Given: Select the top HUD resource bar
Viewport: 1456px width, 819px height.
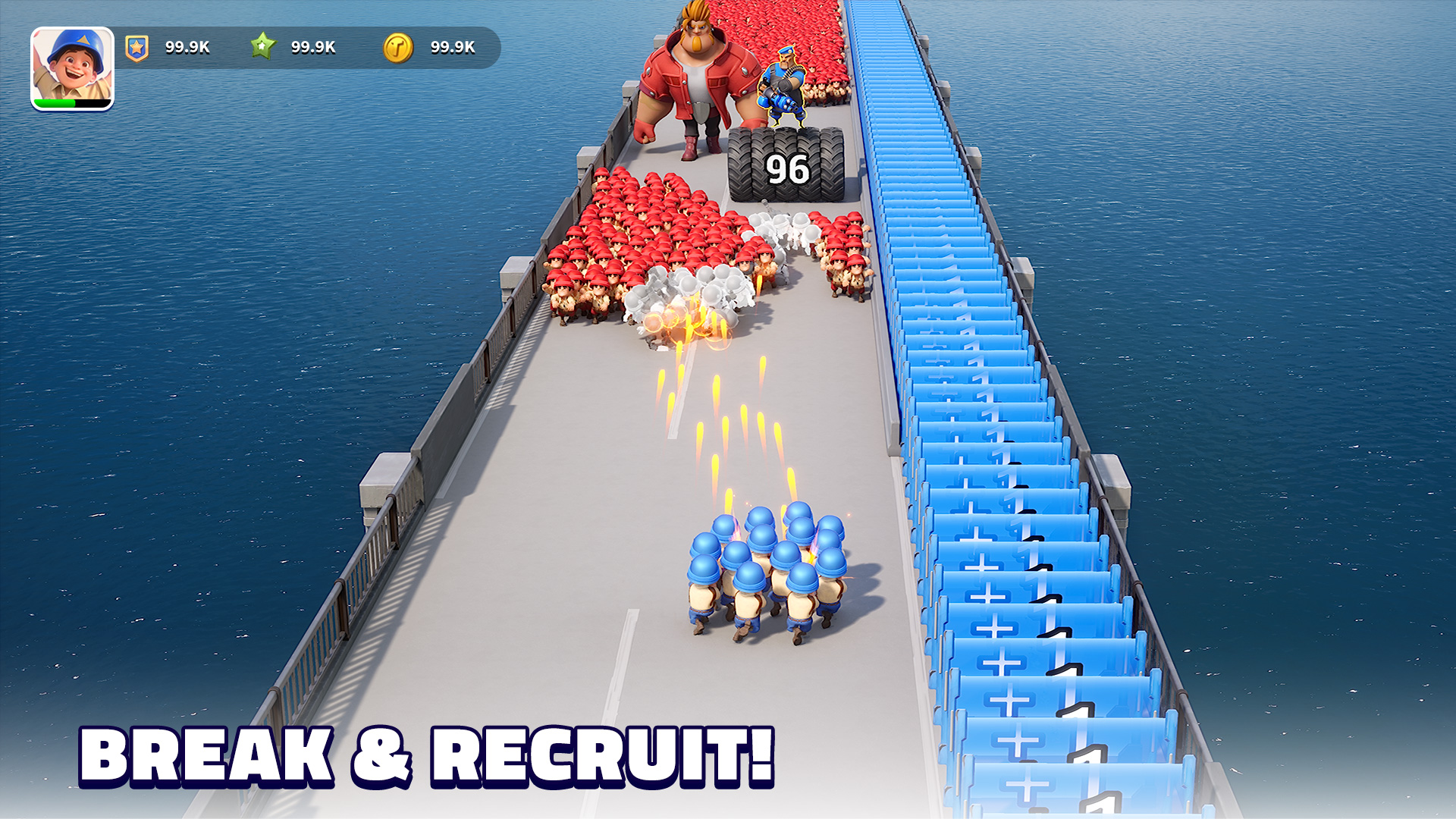Looking at the screenshot, I should [303, 46].
